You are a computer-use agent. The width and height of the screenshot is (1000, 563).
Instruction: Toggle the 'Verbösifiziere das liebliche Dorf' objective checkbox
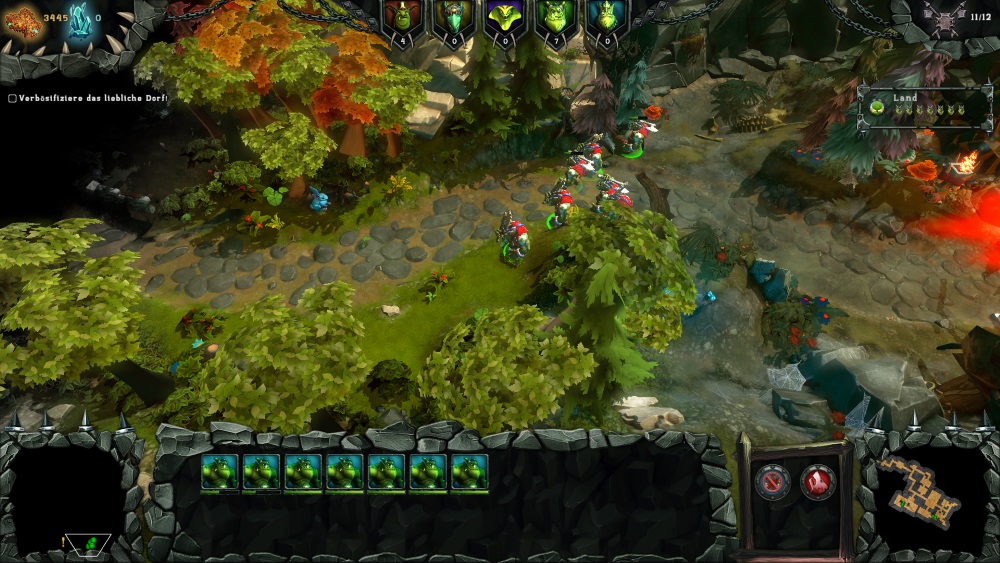coord(12,98)
